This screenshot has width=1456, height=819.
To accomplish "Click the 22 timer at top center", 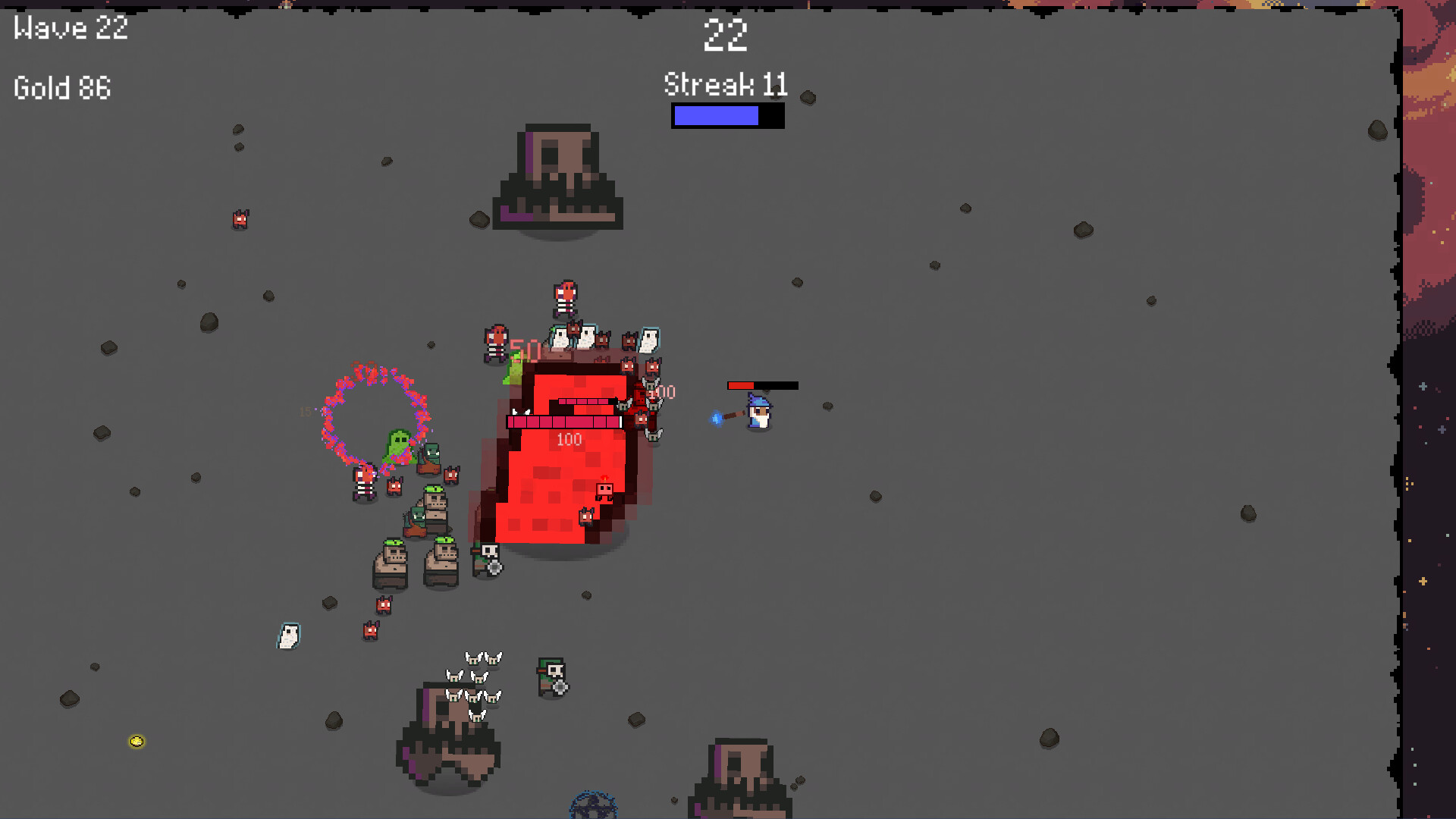I will click(x=726, y=36).
